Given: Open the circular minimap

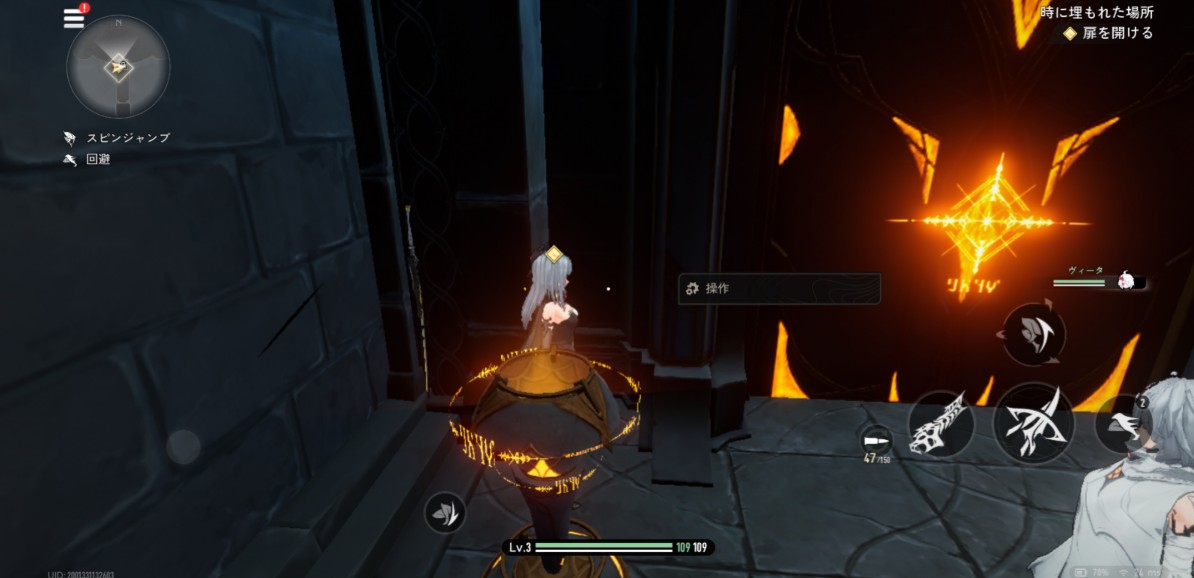Looking at the screenshot, I should [x=118, y=67].
